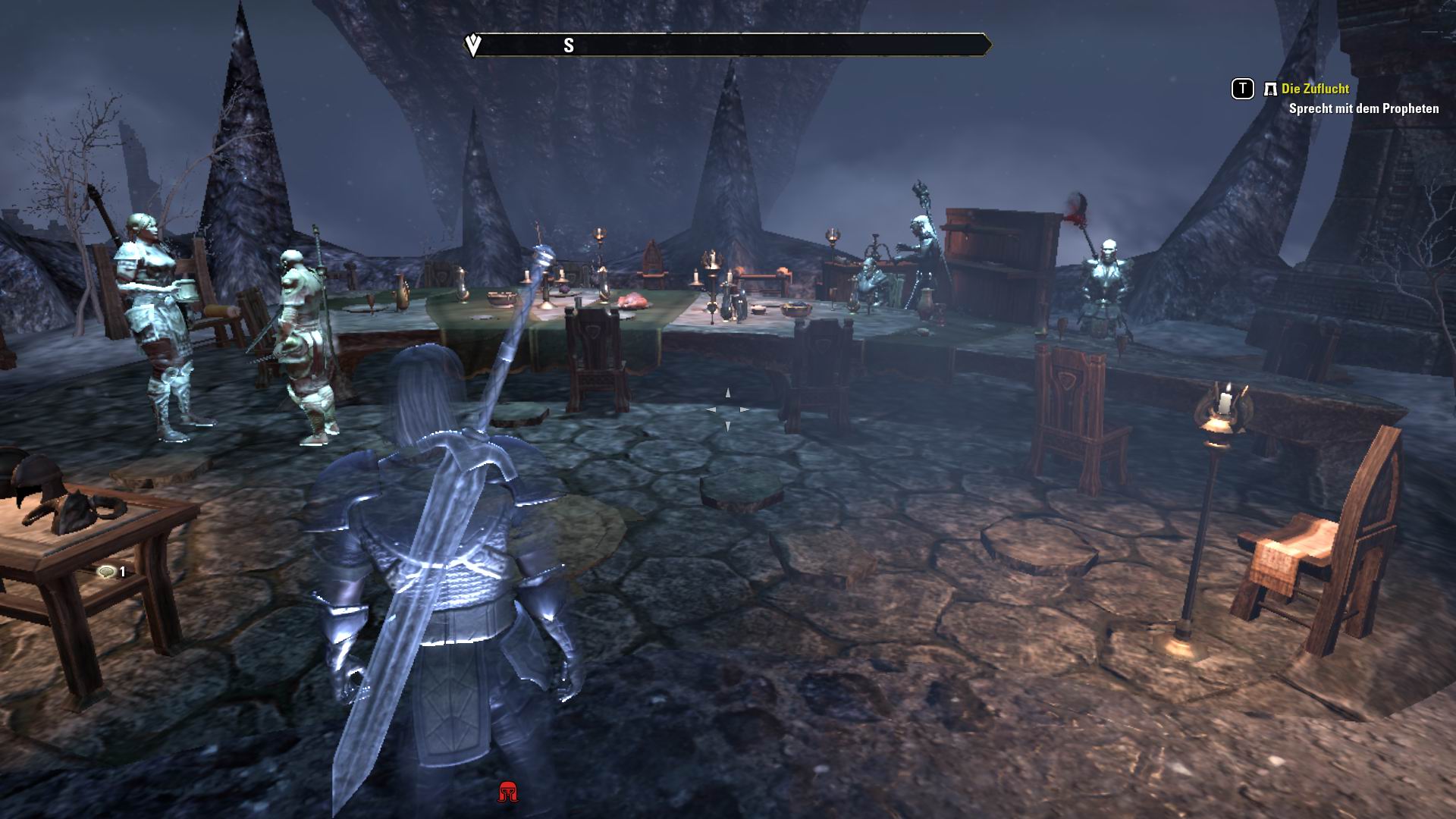Select the T keybind icon near the quest tracker
The height and width of the screenshot is (819, 1456).
(x=1241, y=89)
